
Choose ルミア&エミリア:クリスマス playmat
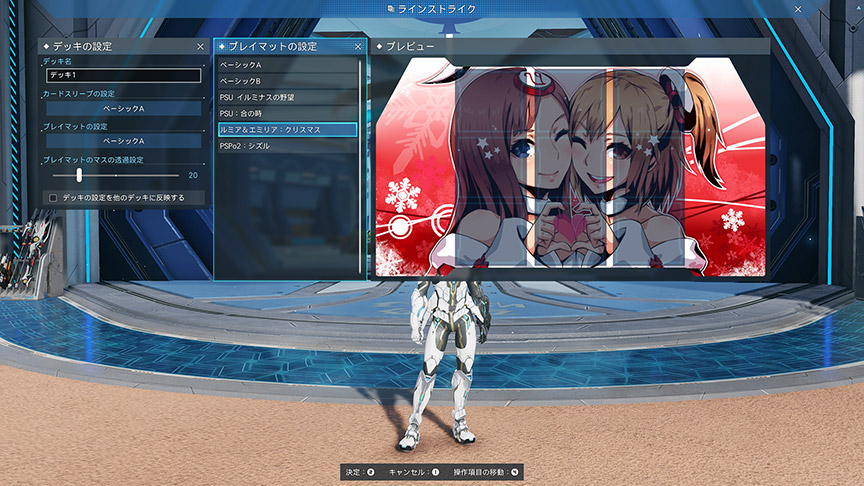point(288,130)
